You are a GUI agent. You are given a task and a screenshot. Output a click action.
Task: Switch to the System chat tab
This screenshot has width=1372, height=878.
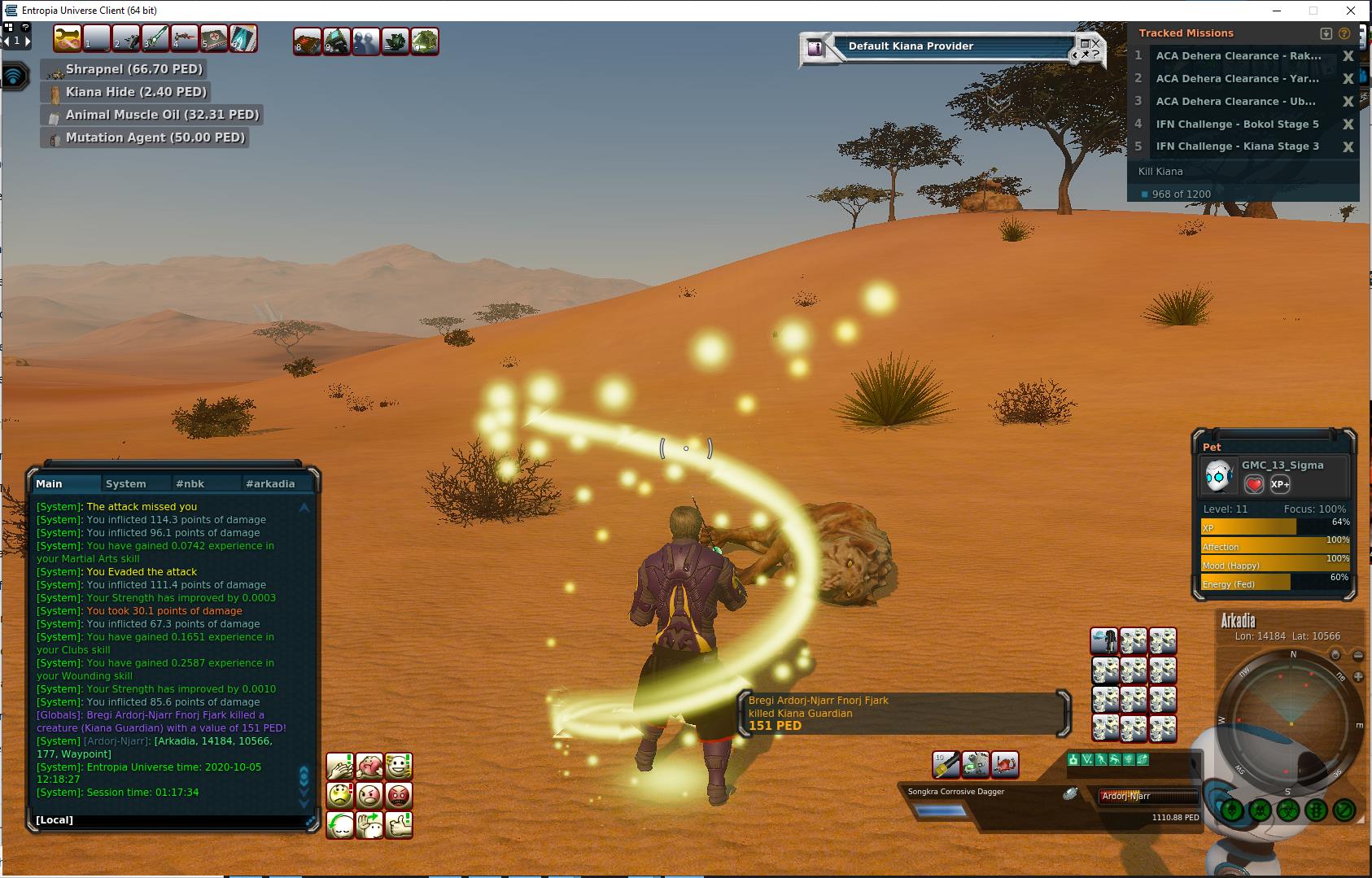click(126, 483)
